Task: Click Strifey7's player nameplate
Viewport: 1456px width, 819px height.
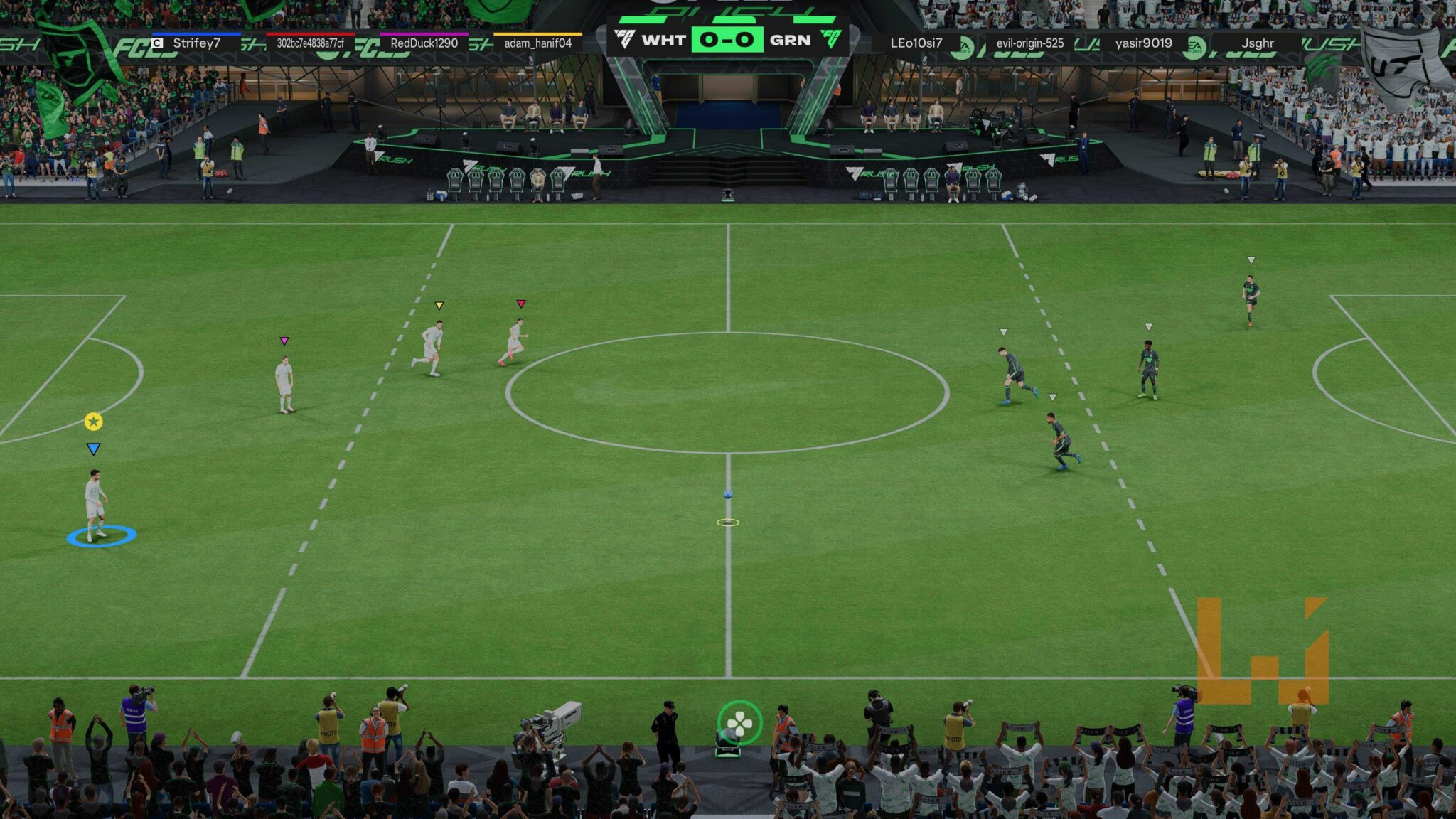Action: coord(196,44)
